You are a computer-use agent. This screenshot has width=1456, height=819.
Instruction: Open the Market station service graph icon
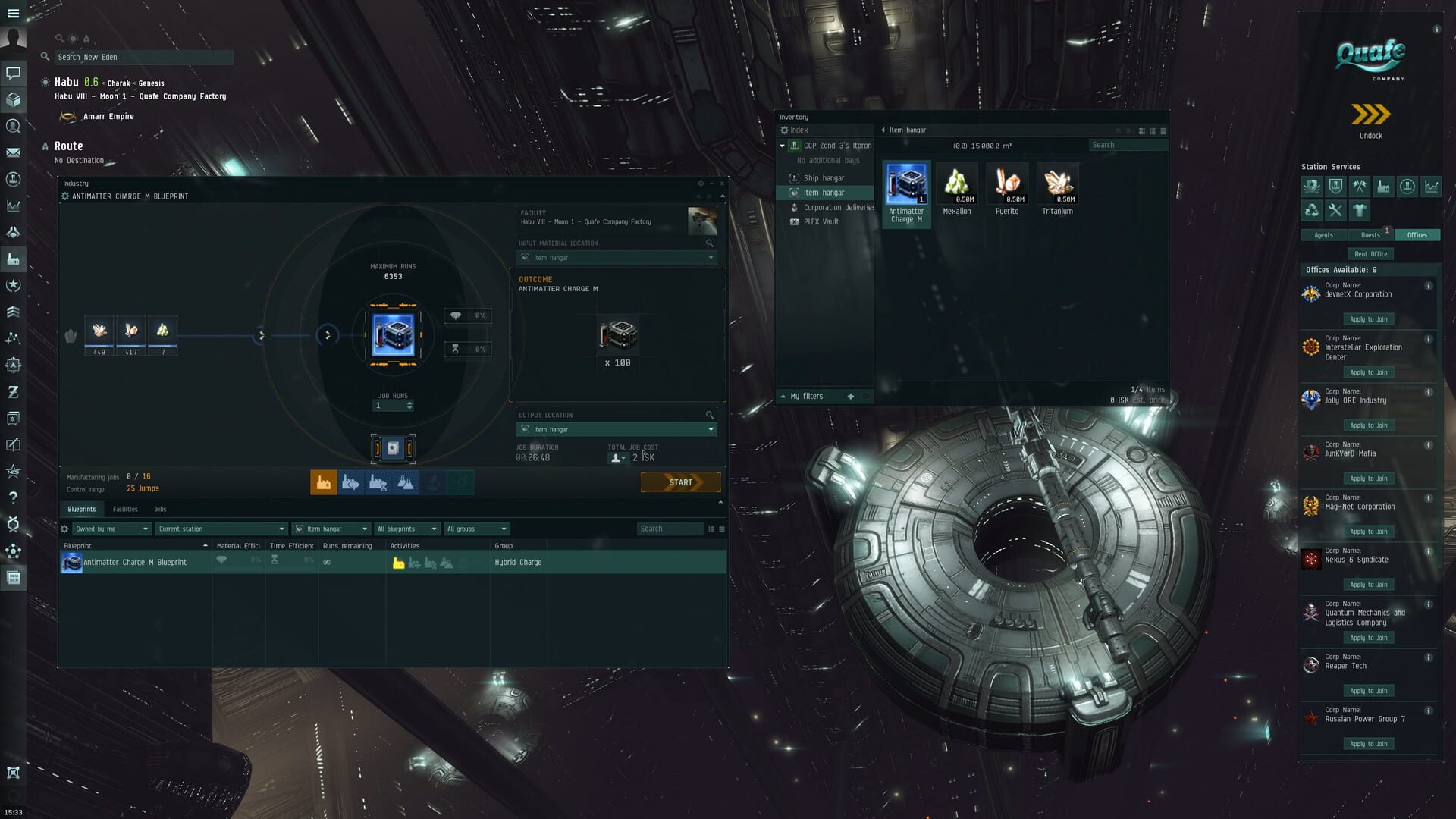click(1432, 187)
